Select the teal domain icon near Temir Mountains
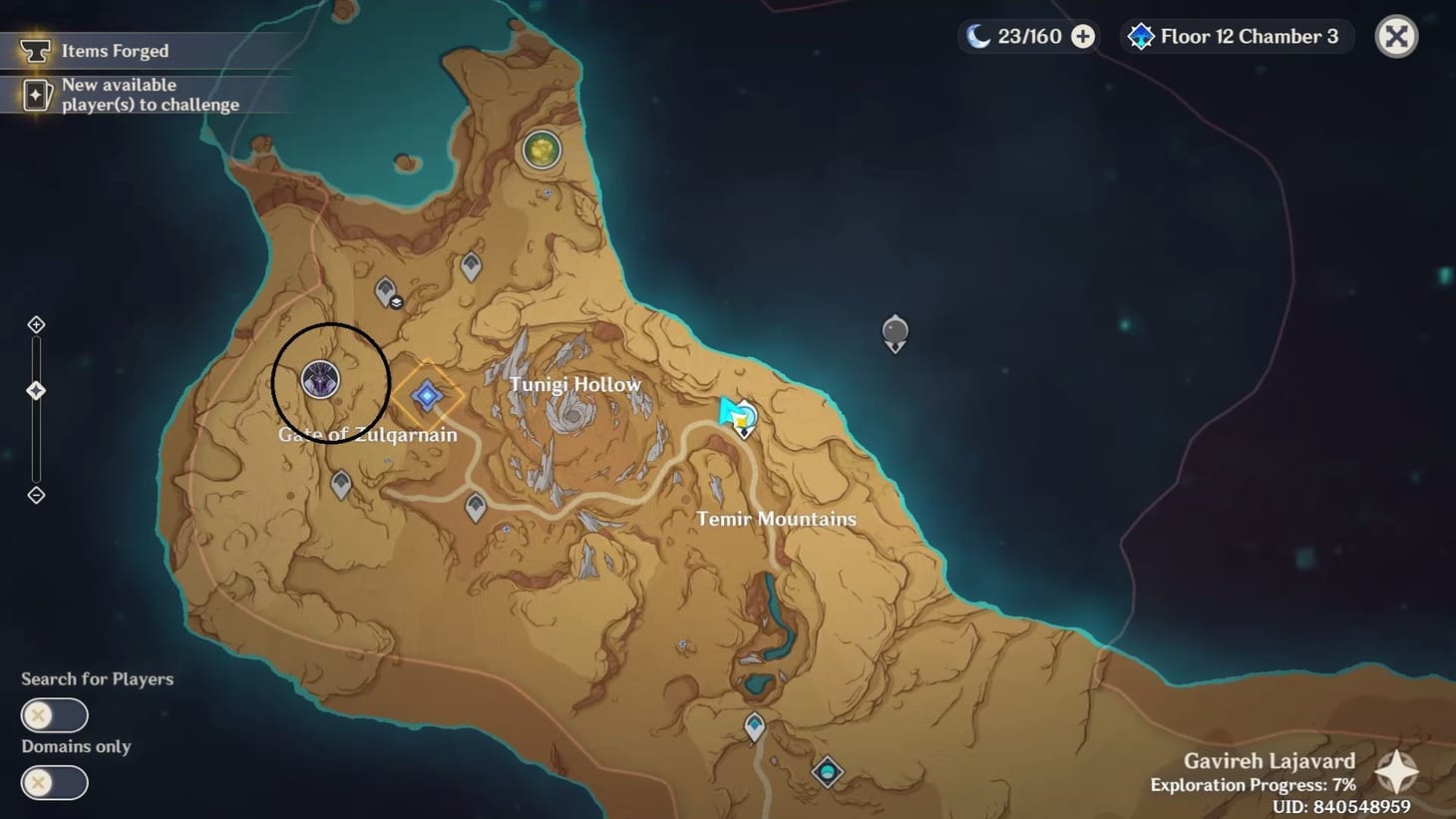Image resolution: width=1456 pixels, height=819 pixels. (x=828, y=772)
